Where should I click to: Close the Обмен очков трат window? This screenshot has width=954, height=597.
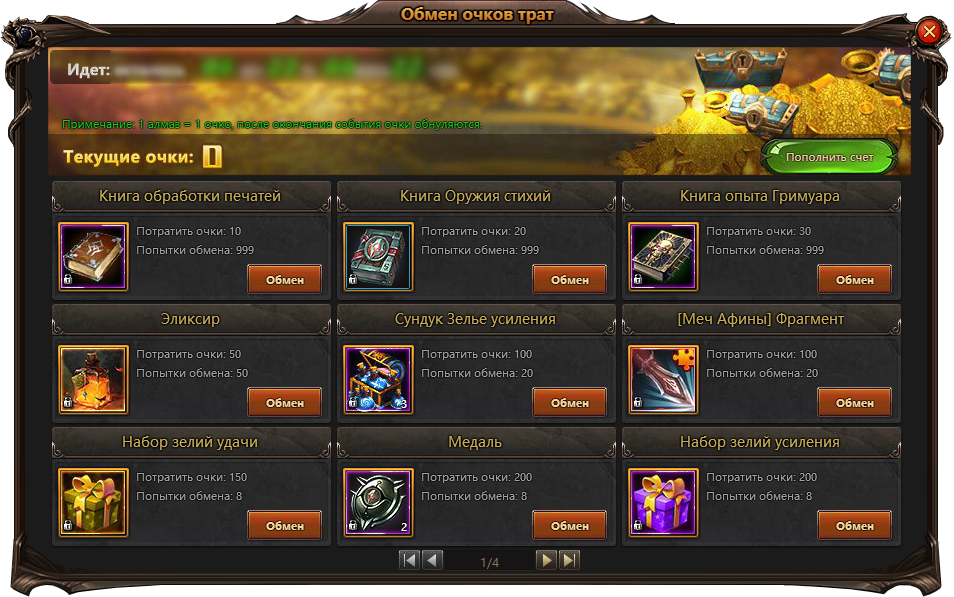pos(928,32)
